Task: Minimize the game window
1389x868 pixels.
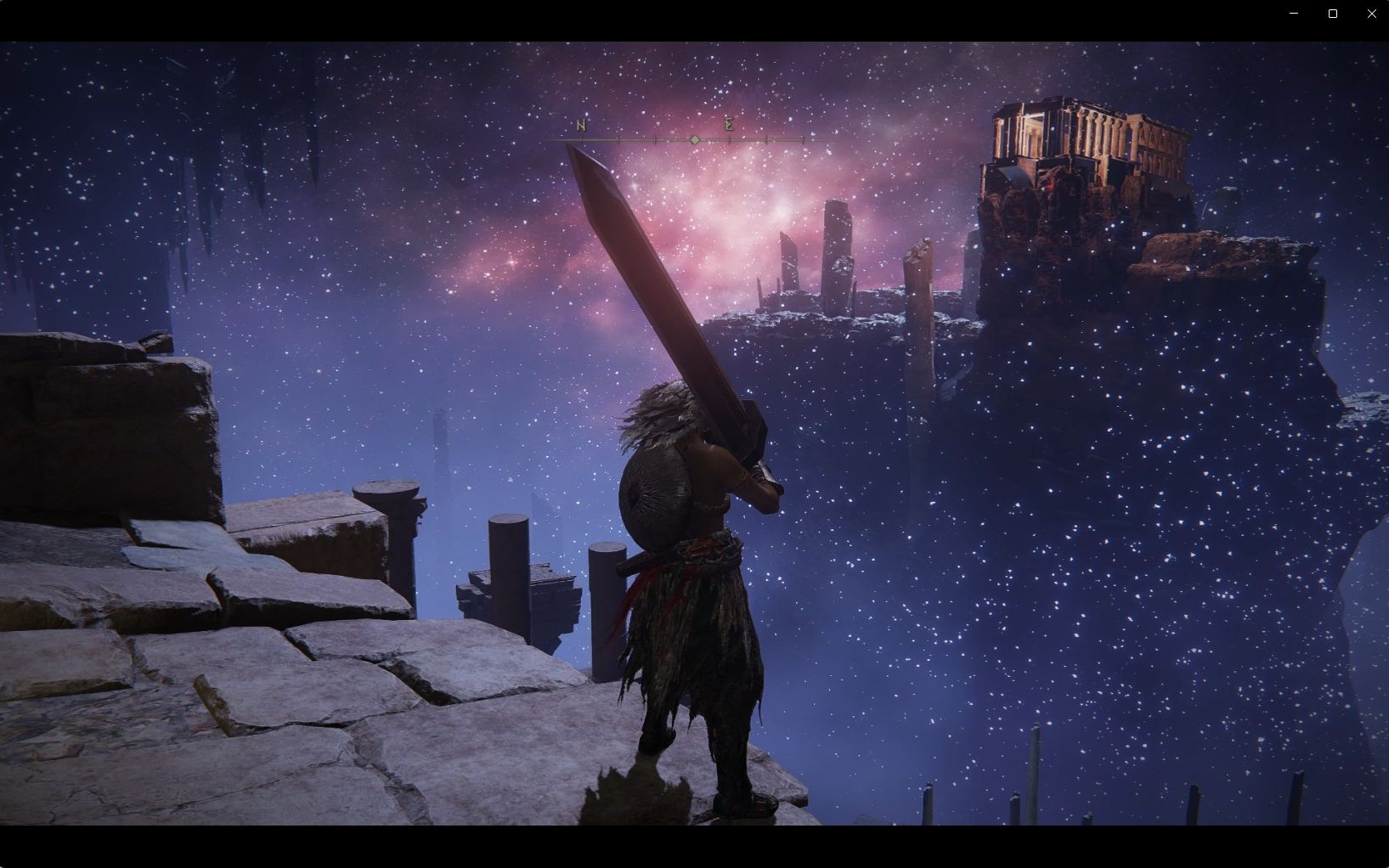Action: [x=1294, y=14]
